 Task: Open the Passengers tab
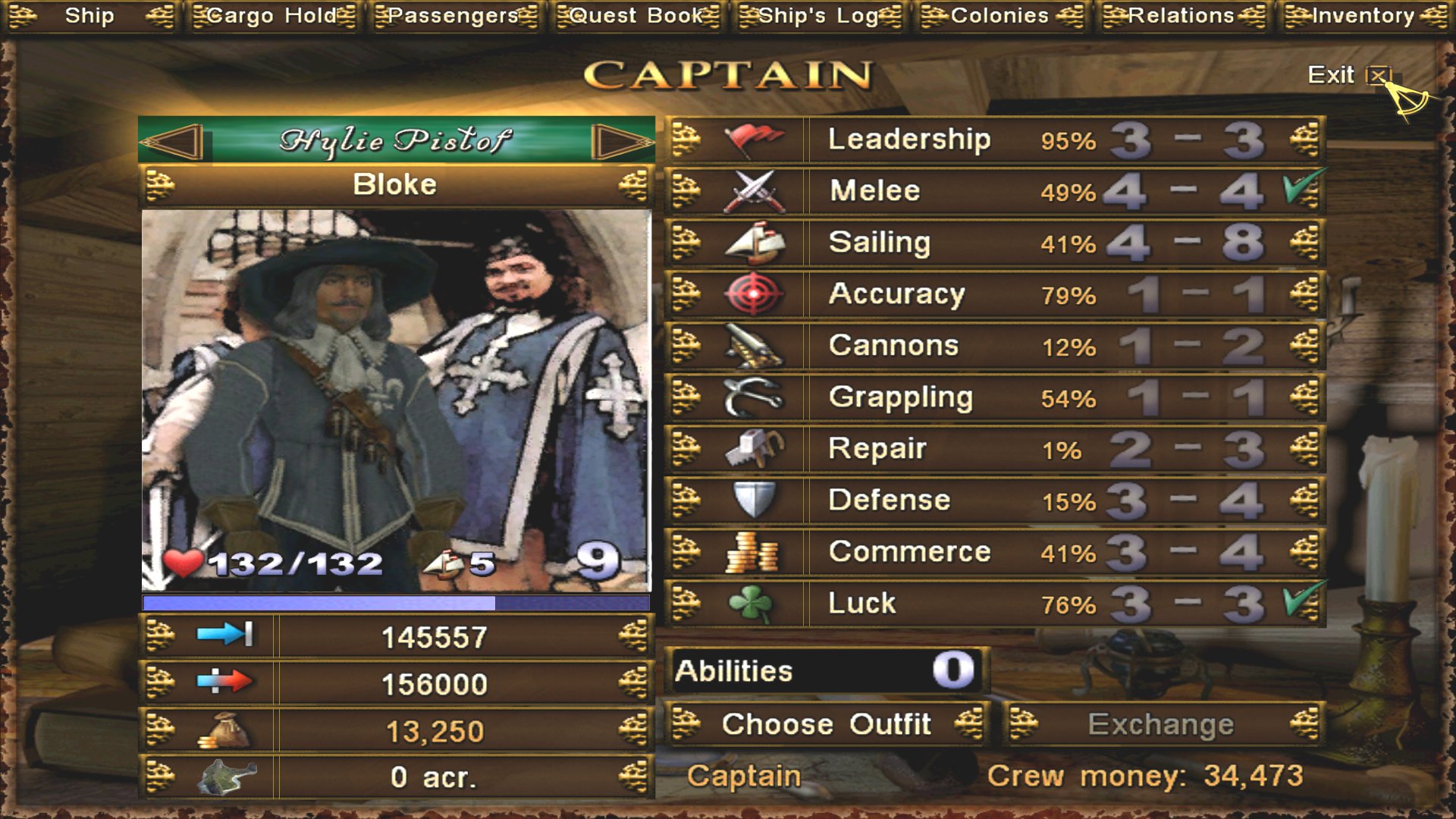tap(453, 15)
